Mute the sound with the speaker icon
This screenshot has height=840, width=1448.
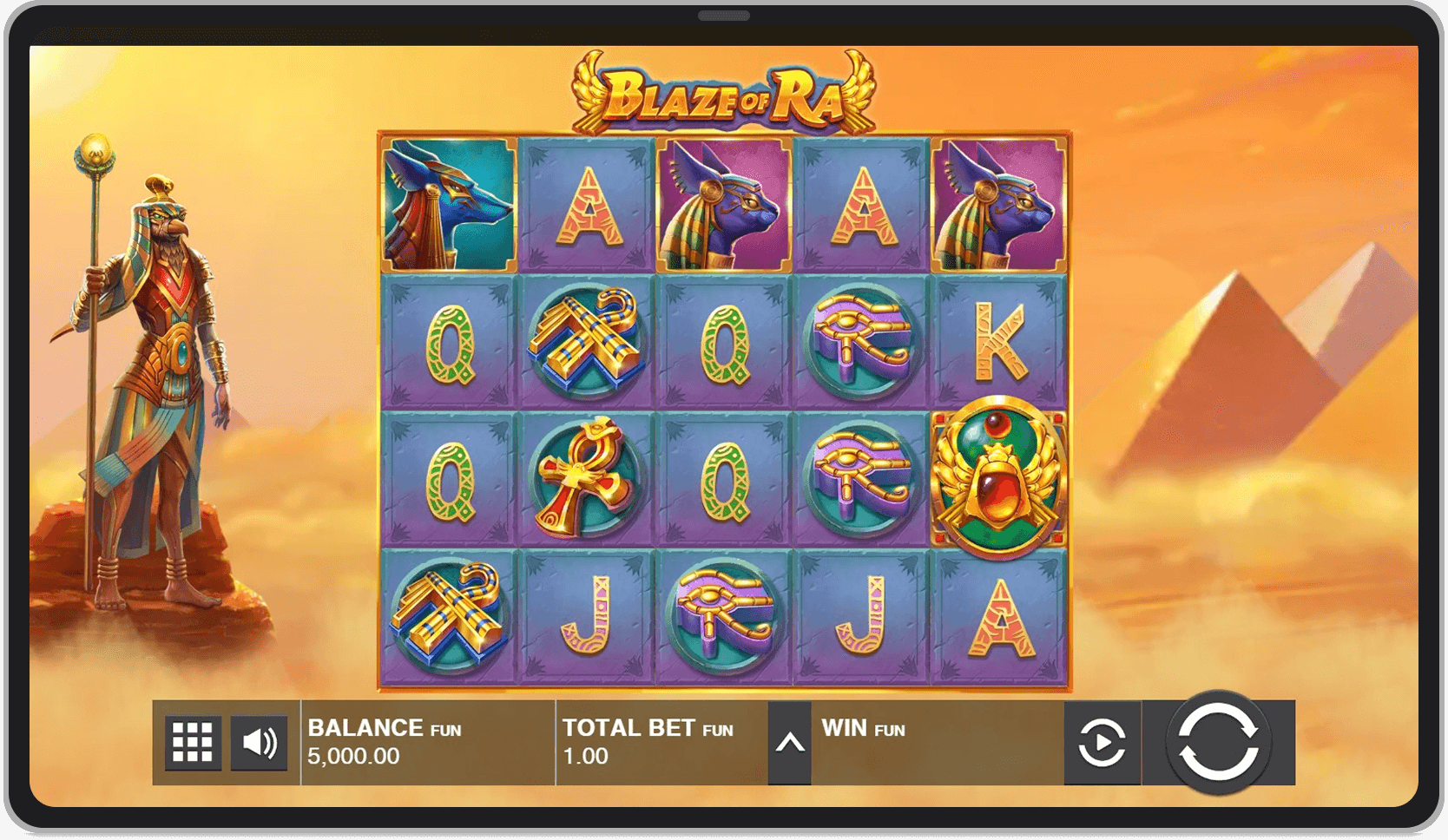tap(258, 742)
